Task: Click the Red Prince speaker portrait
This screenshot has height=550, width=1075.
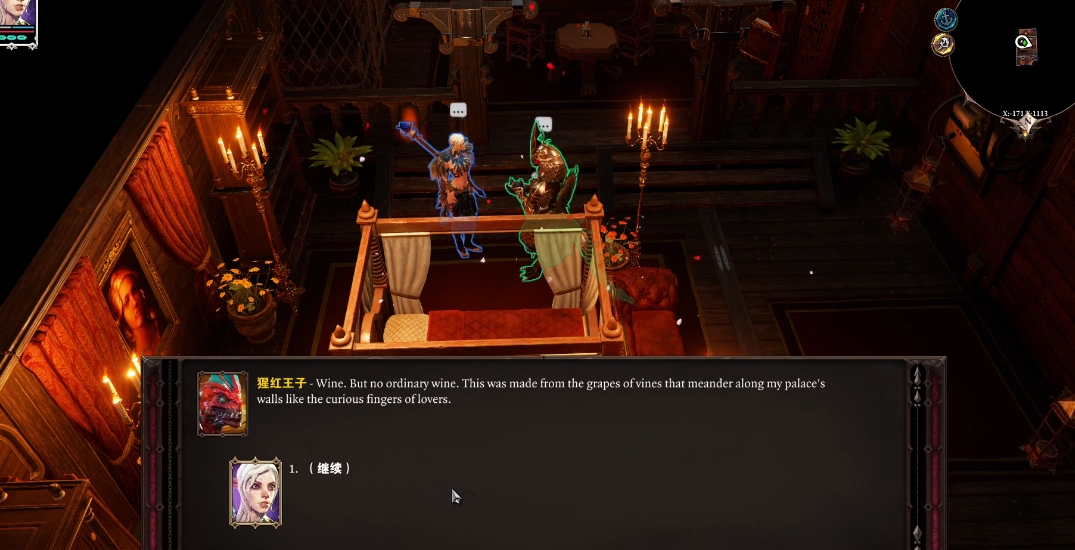Action: [222, 403]
